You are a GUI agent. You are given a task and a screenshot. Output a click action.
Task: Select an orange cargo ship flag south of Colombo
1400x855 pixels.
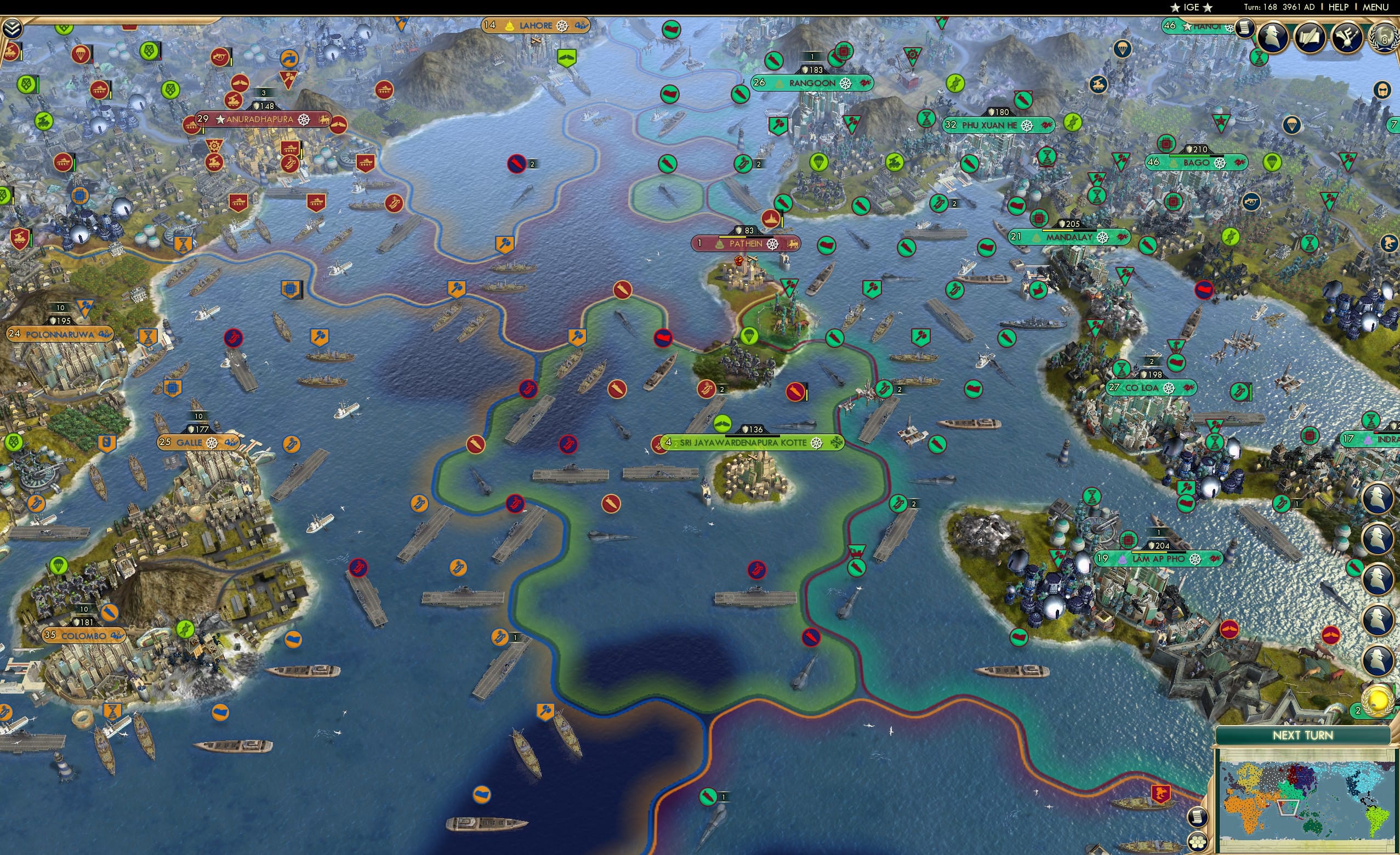tap(221, 713)
